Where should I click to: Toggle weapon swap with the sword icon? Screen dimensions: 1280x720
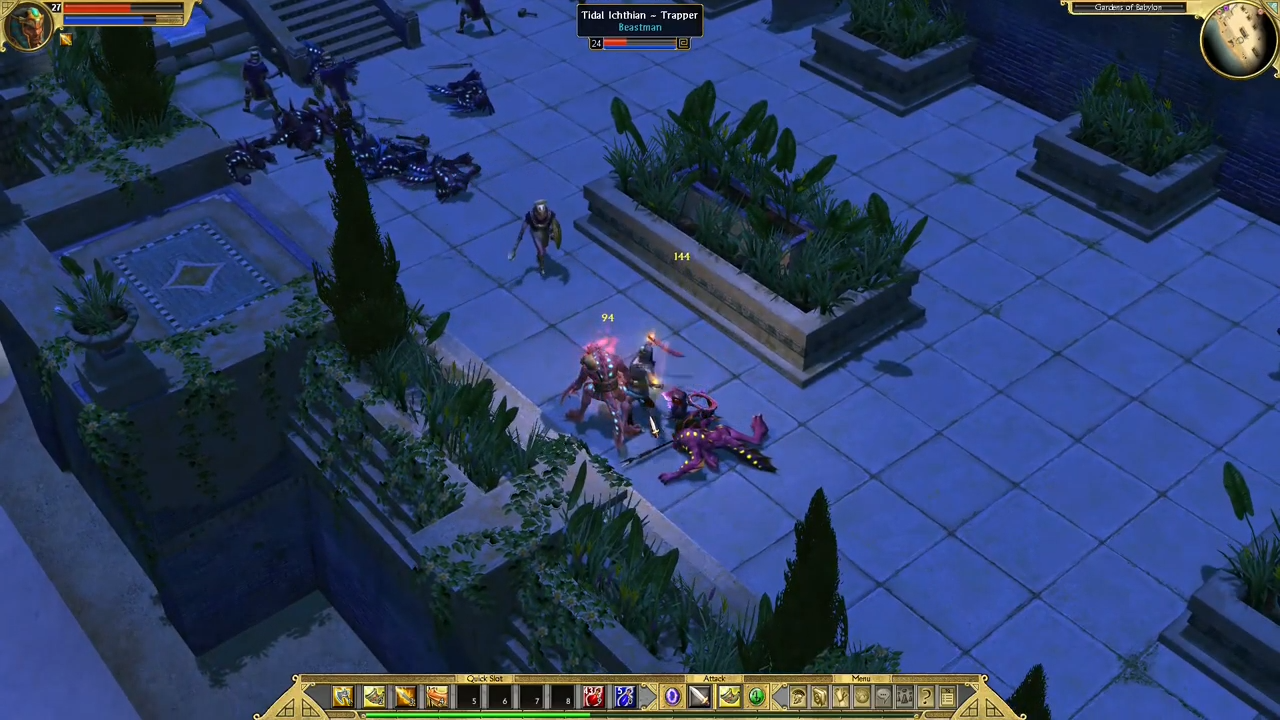coord(700,696)
